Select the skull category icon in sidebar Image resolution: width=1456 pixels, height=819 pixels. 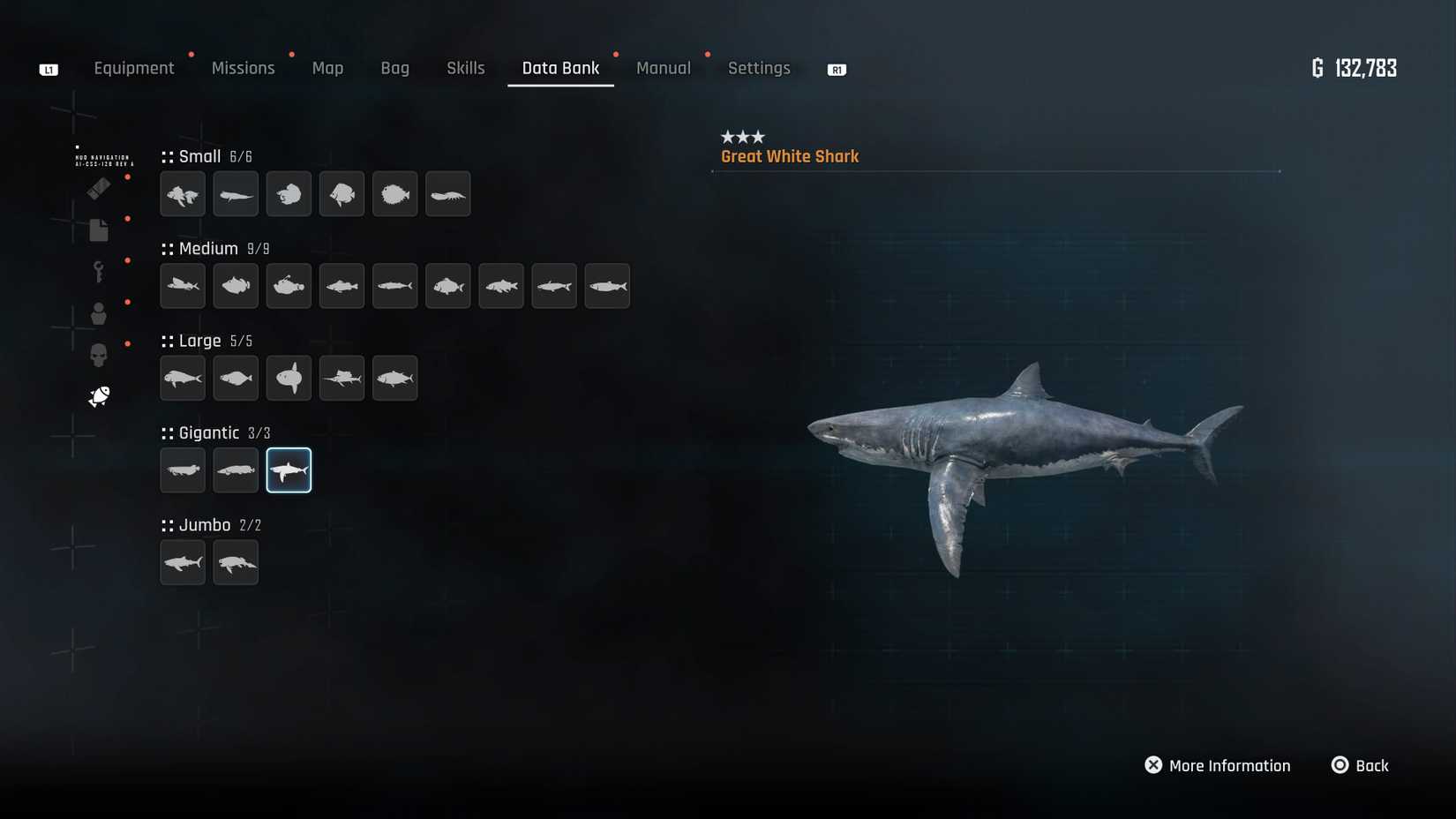tap(98, 354)
